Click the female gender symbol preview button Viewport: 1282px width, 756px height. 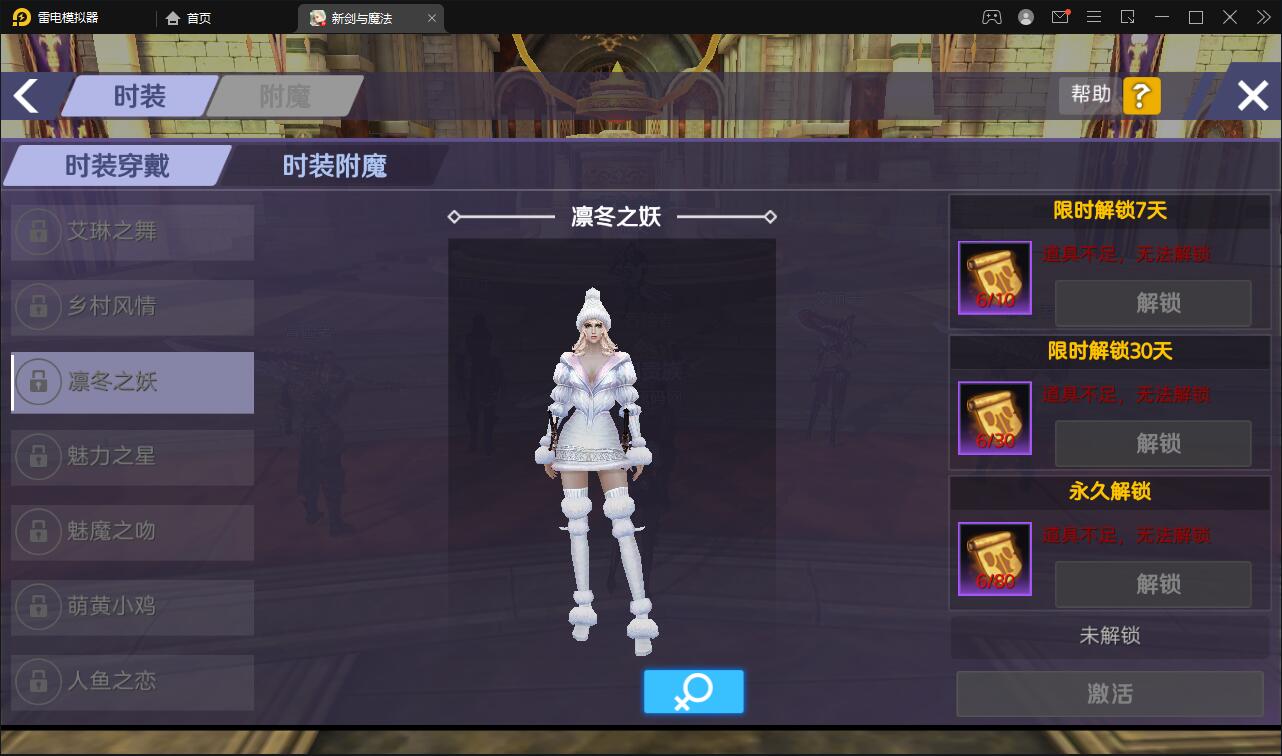point(693,691)
